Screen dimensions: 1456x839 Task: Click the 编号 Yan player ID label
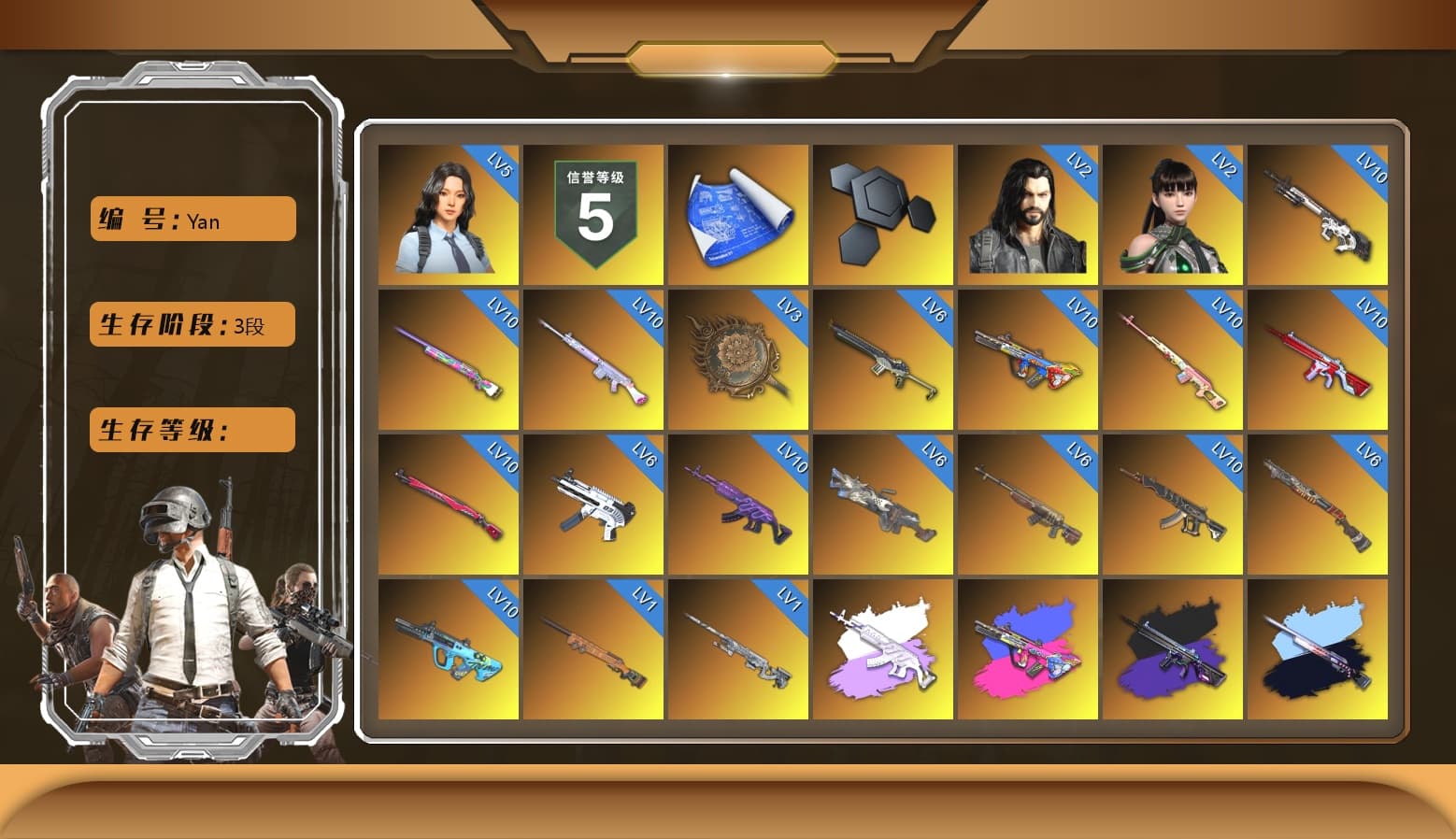click(191, 219)
